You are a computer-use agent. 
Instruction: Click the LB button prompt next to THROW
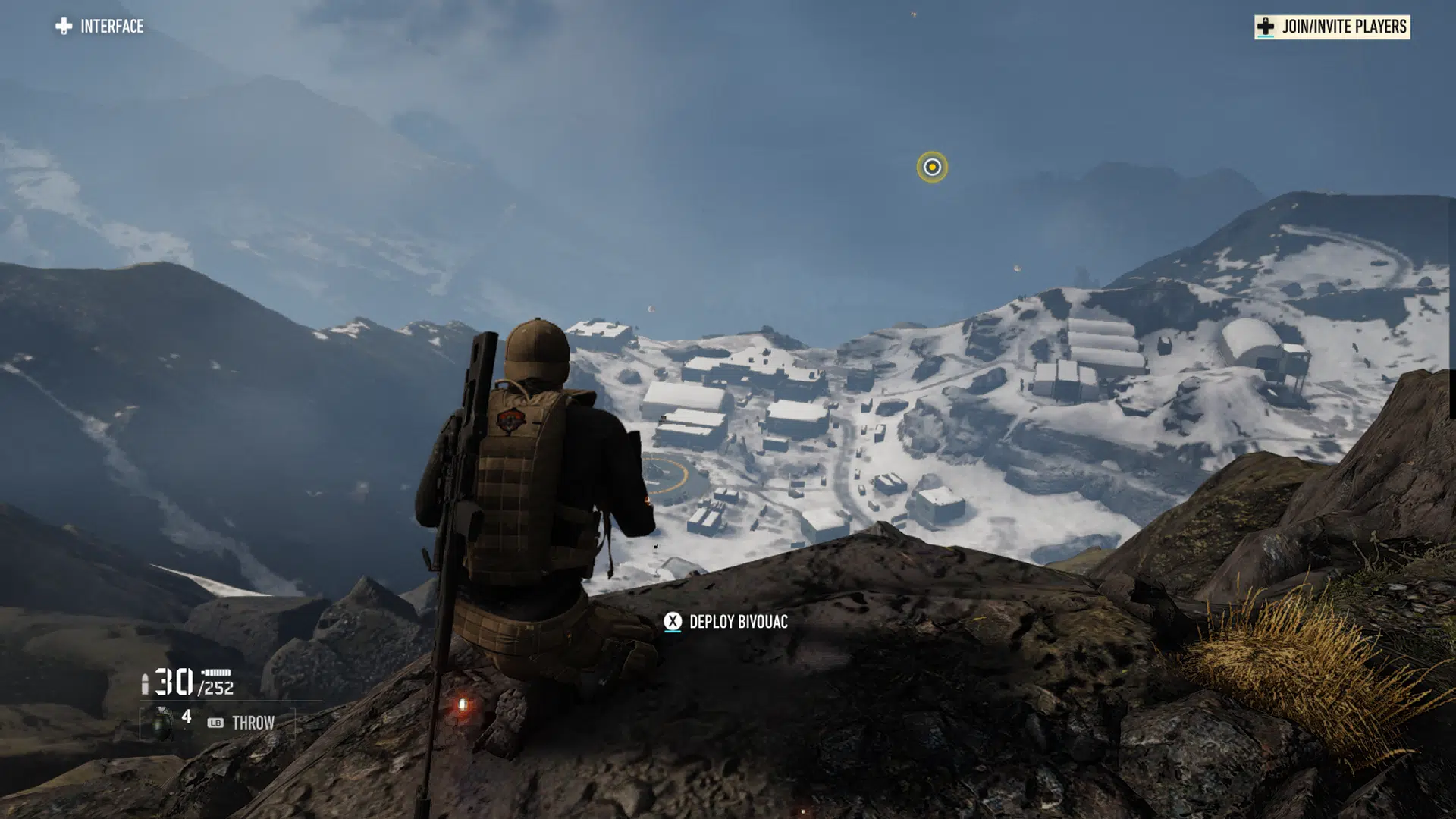216,723
